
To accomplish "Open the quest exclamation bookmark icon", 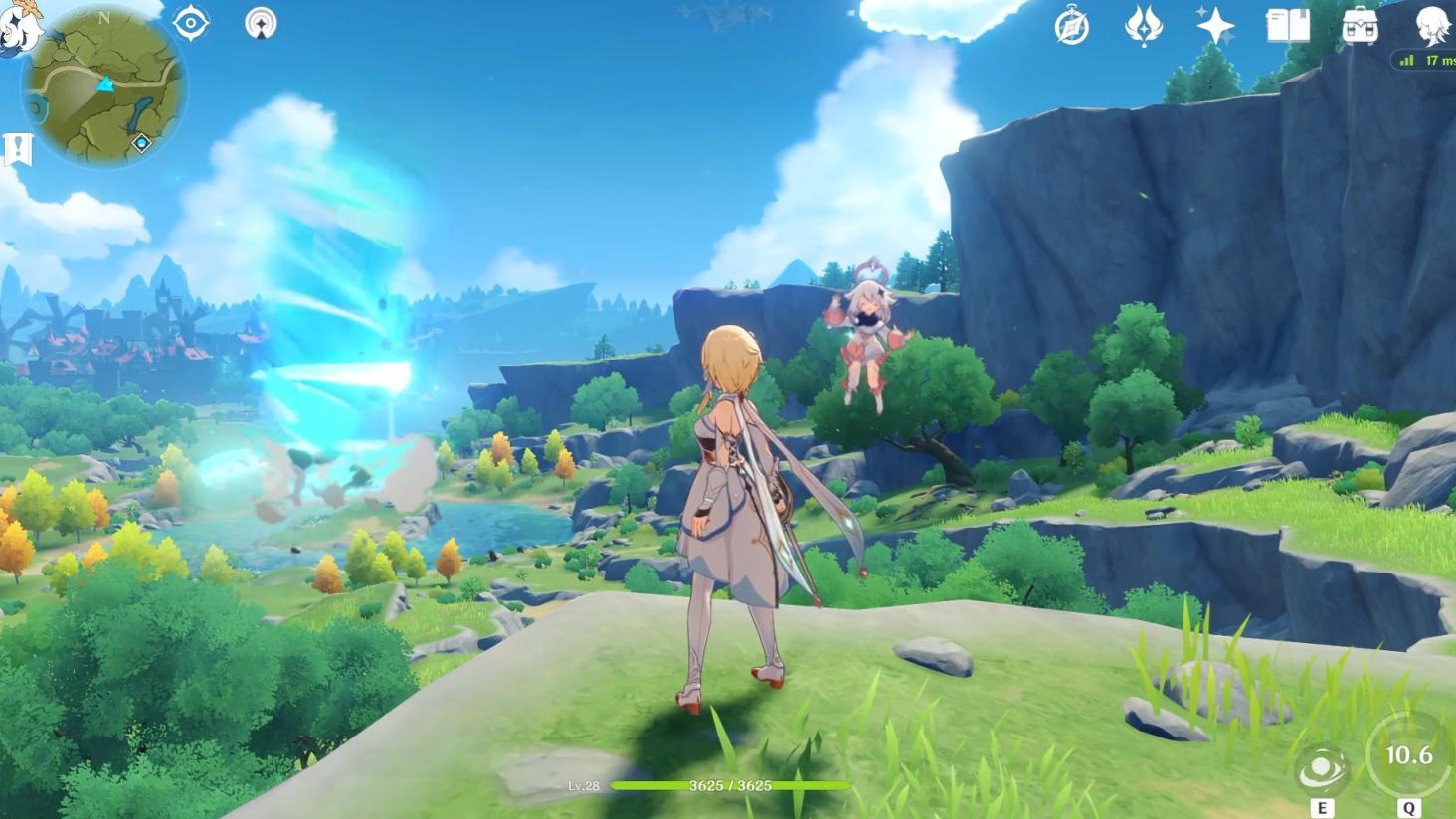I will click(18, 149).
